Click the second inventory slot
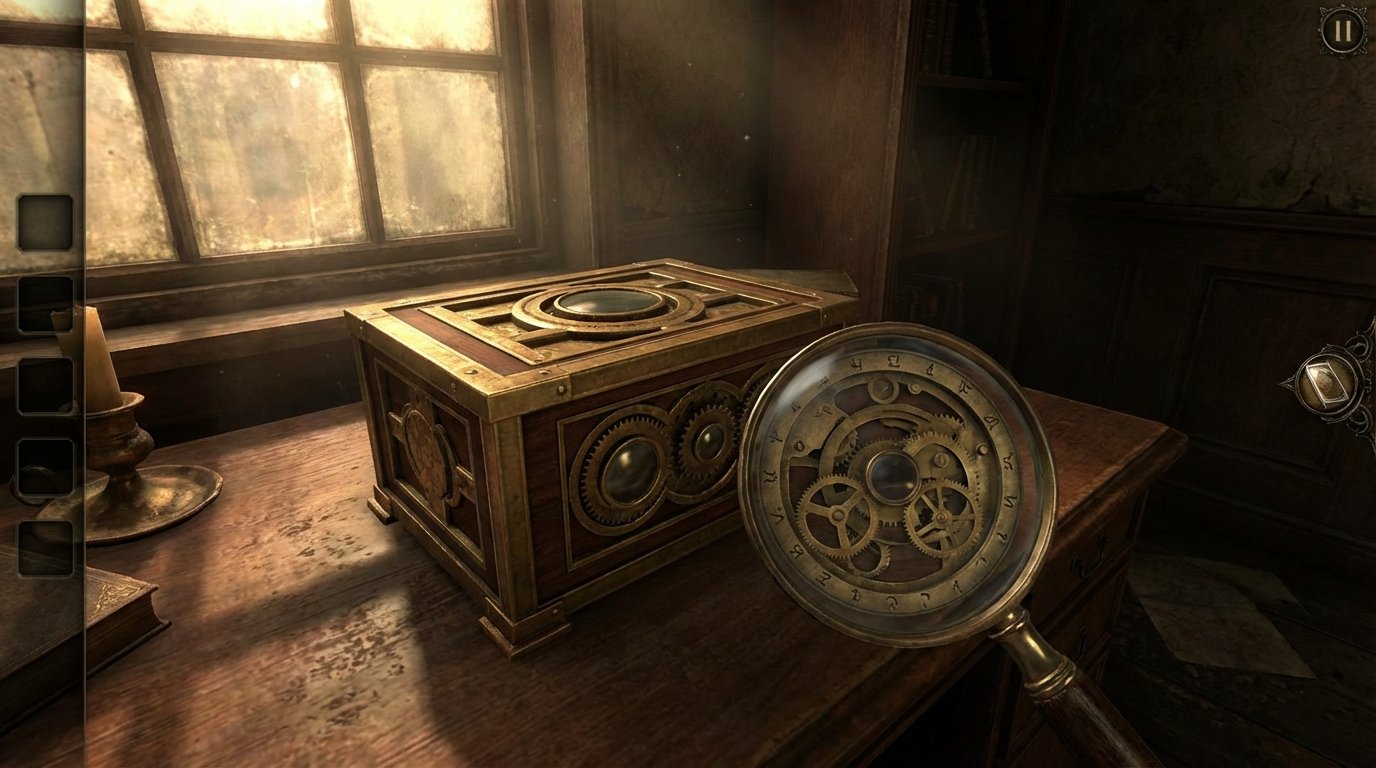1376x768 pixels. point(44,305)
